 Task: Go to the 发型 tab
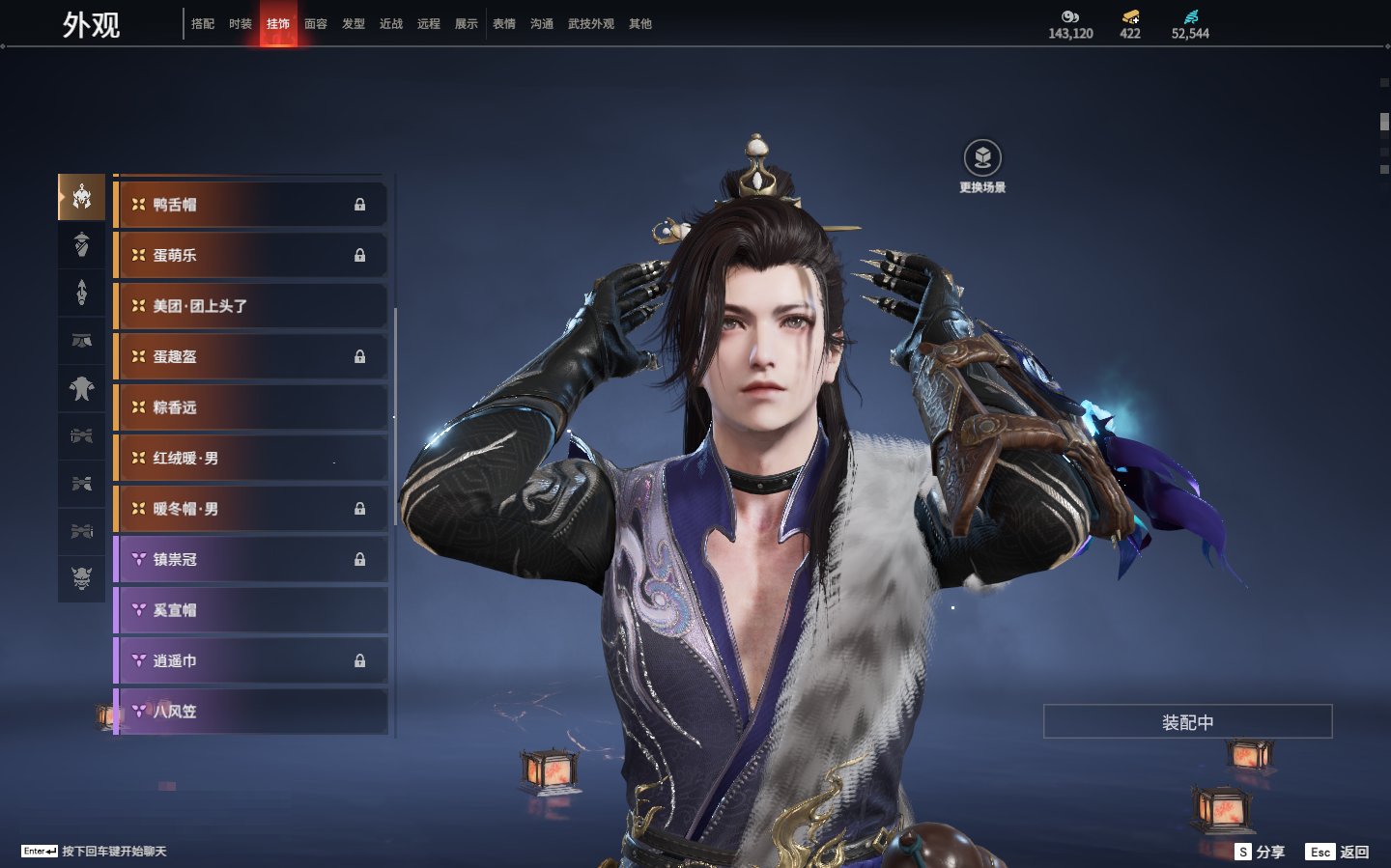[354, 24]
